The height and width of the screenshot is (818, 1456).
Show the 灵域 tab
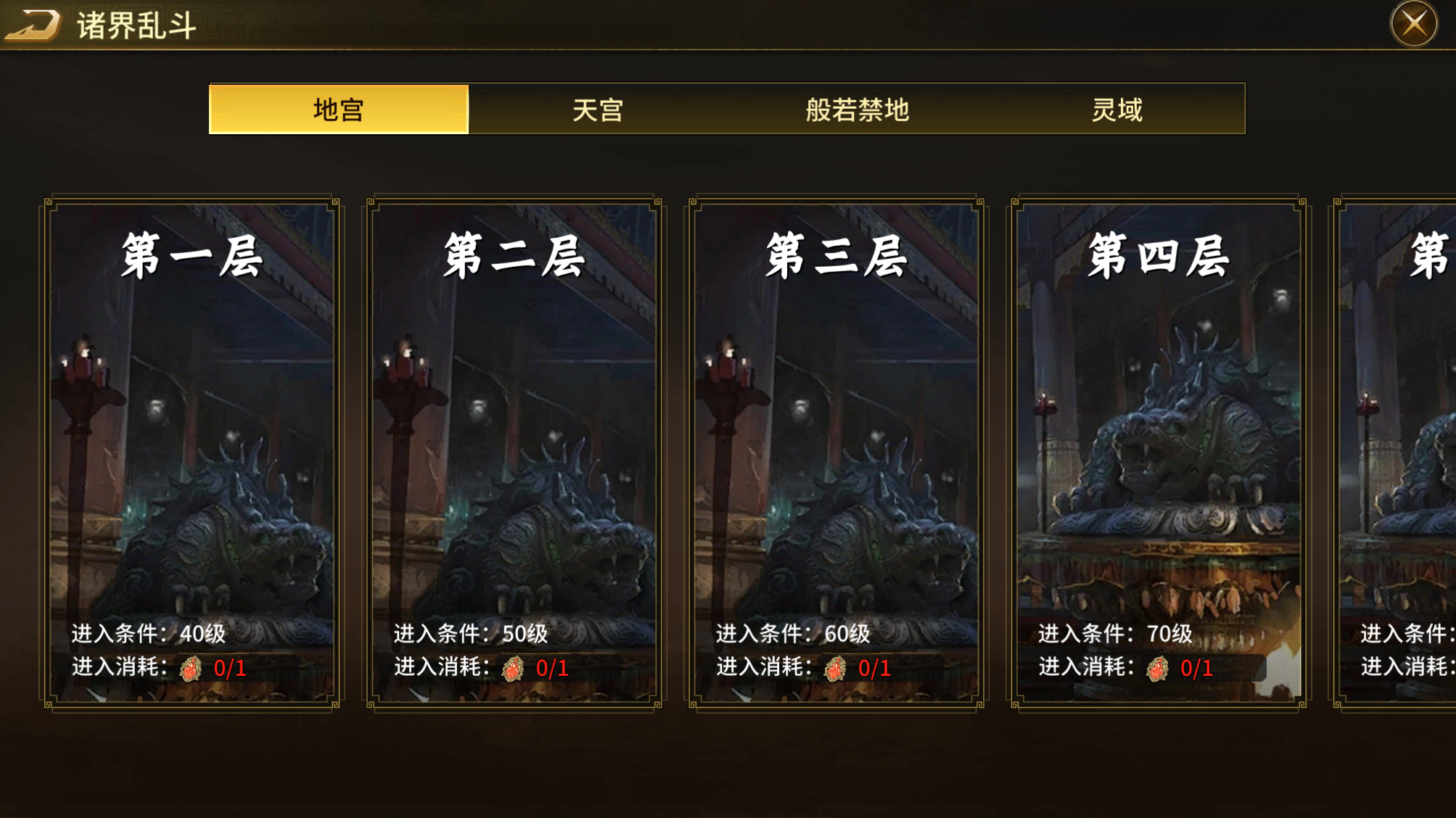pyautogui.click(x=1116, y=110)
